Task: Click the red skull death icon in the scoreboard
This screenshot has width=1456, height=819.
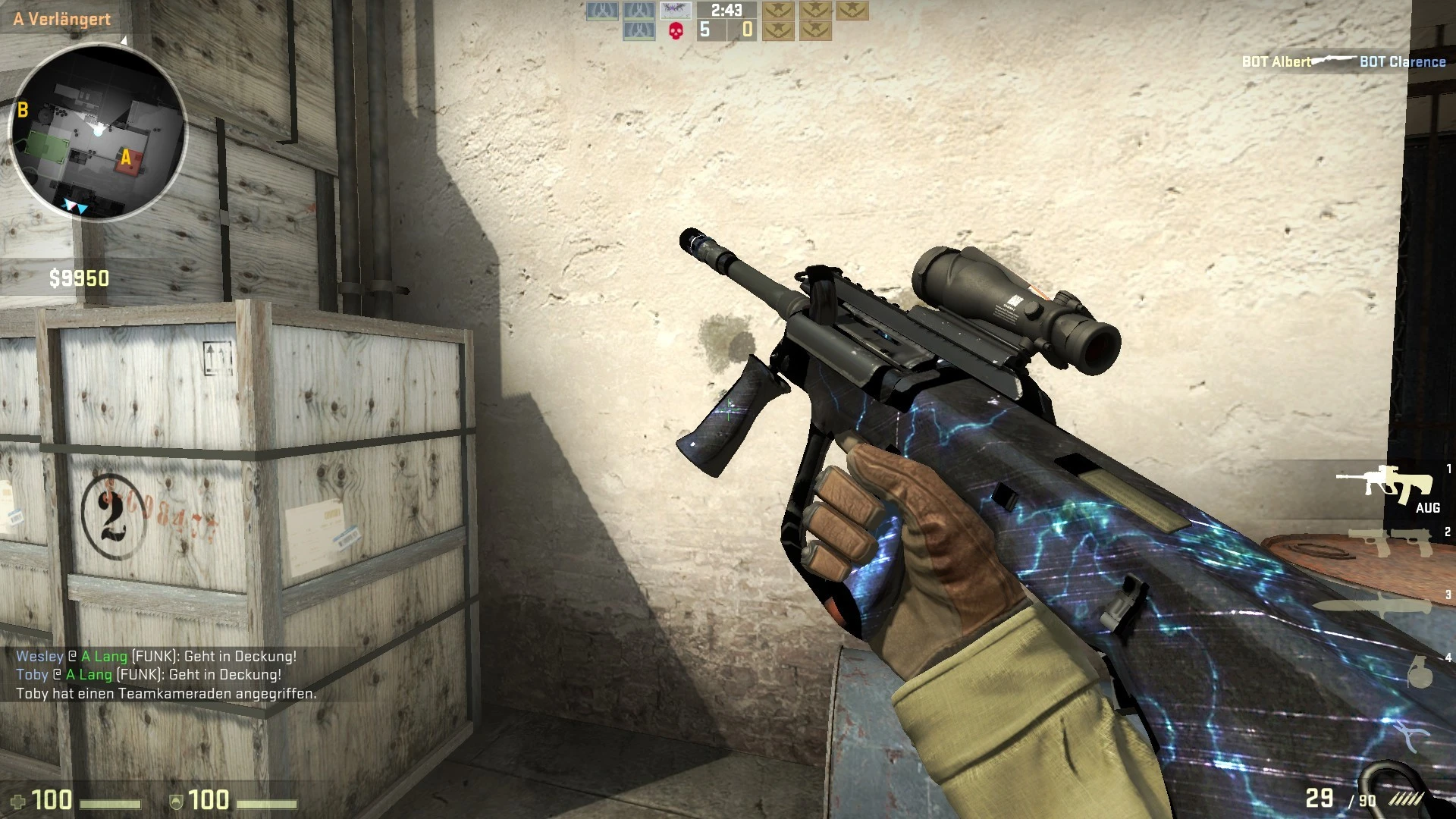Action: pos(676,30)
